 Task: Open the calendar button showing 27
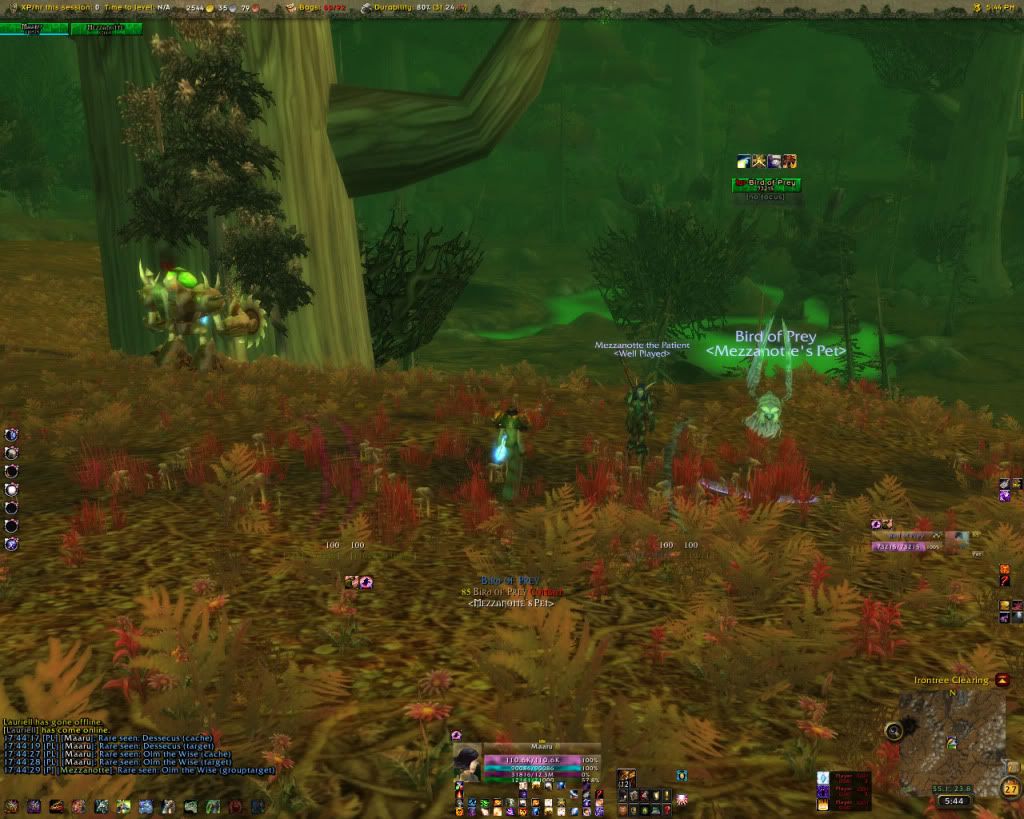(1011, 788)
